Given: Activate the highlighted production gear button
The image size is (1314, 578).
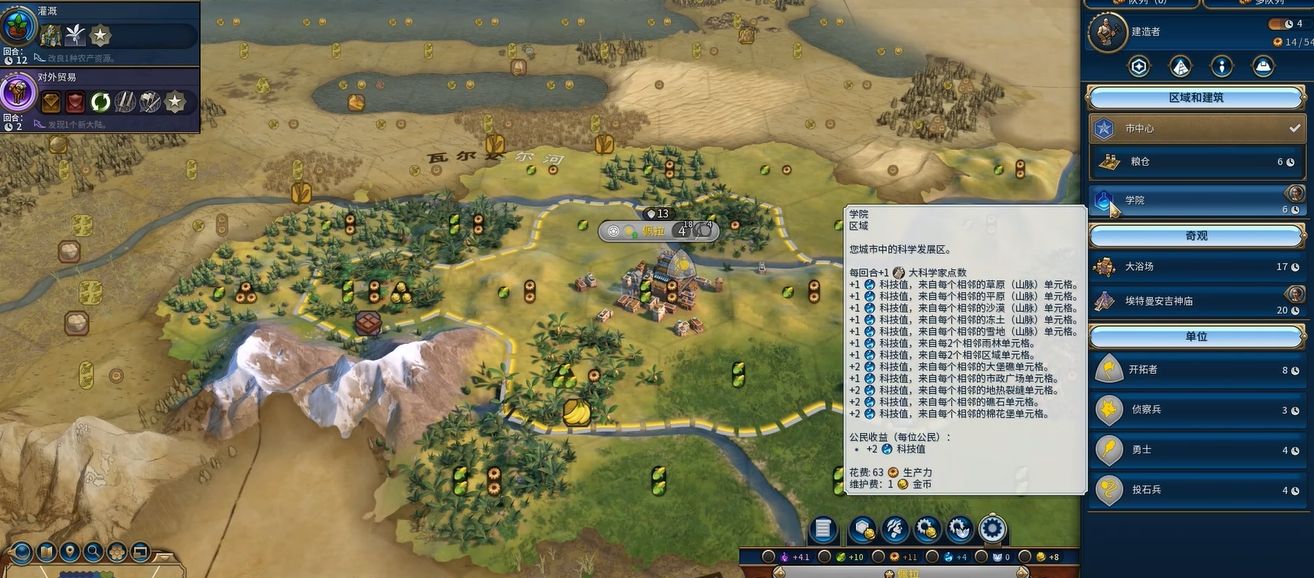Looking at the screenshot, I should (992, 529).
